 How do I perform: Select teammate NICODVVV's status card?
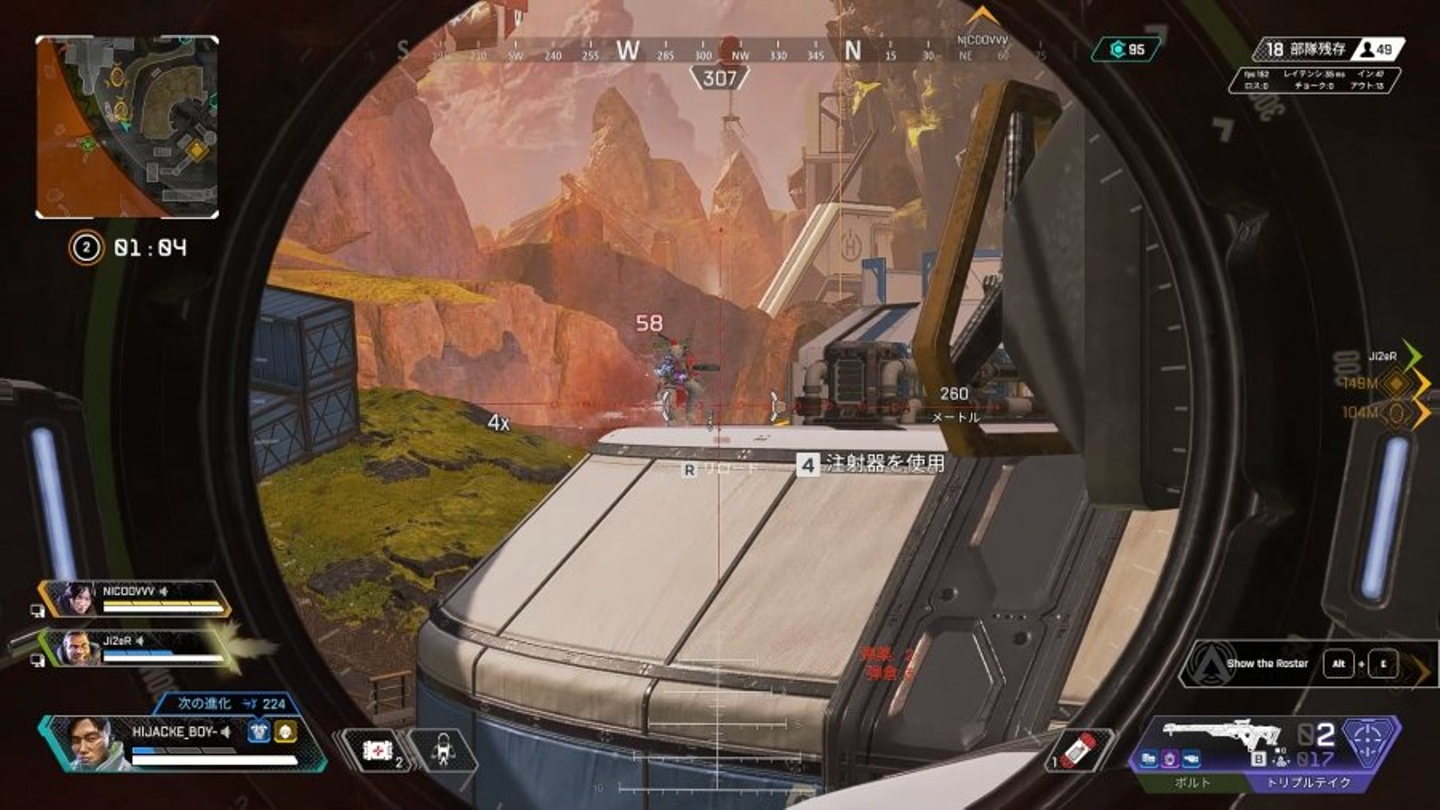coord(136,597)
